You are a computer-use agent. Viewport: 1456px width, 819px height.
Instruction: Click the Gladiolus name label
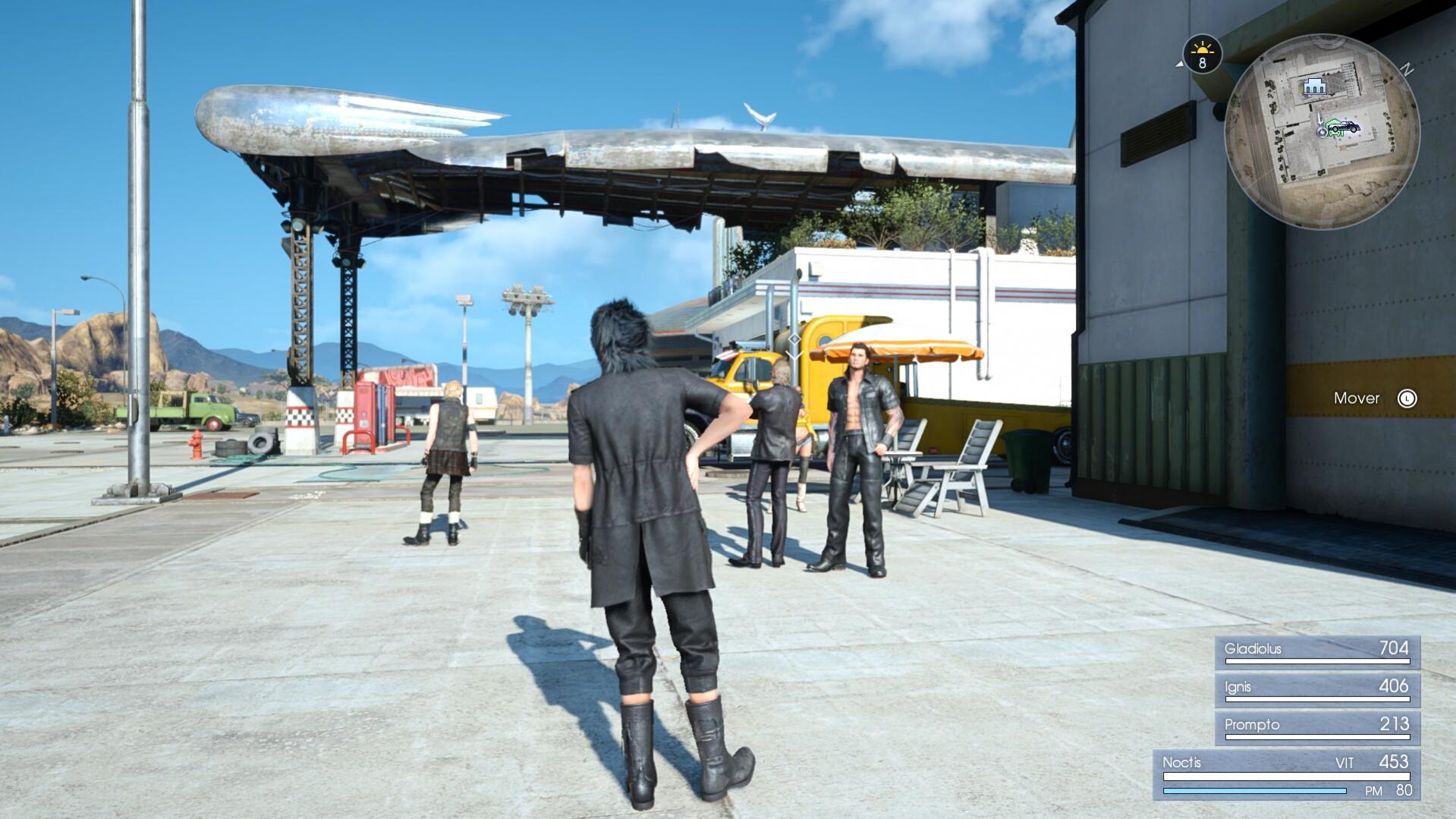click(x=1253, y=650)
